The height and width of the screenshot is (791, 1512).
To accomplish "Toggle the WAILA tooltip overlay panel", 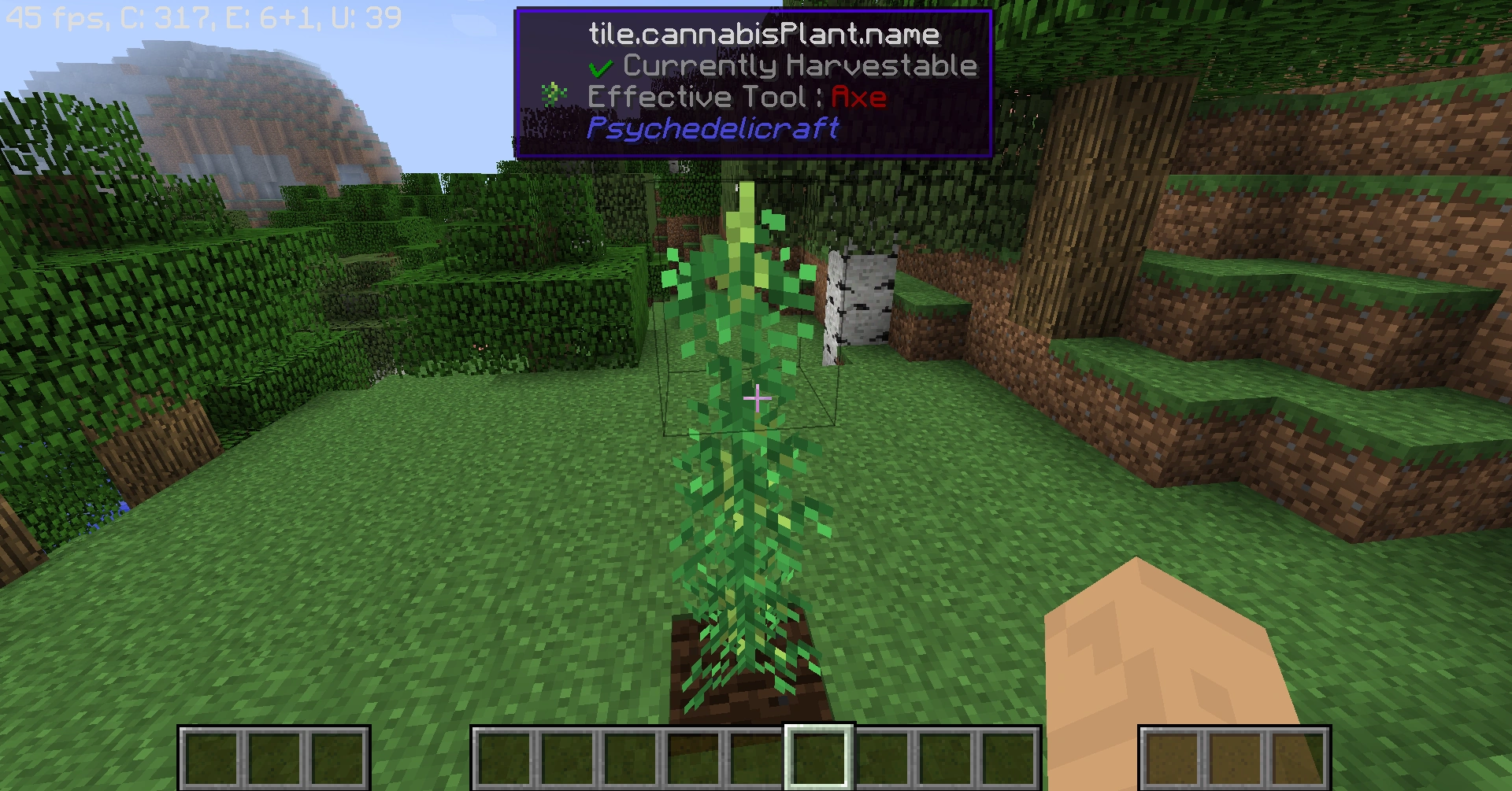I will [x=754, y=81].
